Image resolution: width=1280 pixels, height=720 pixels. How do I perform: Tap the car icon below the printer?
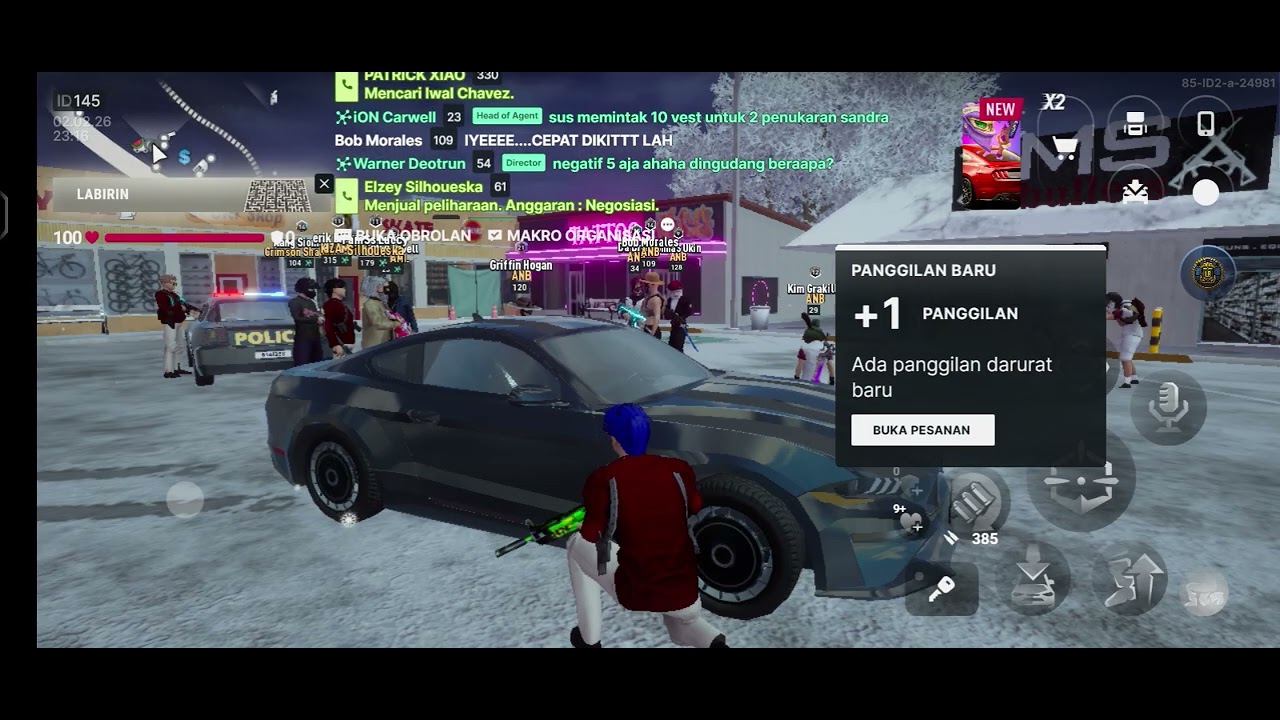click(x=1135, y=190)
